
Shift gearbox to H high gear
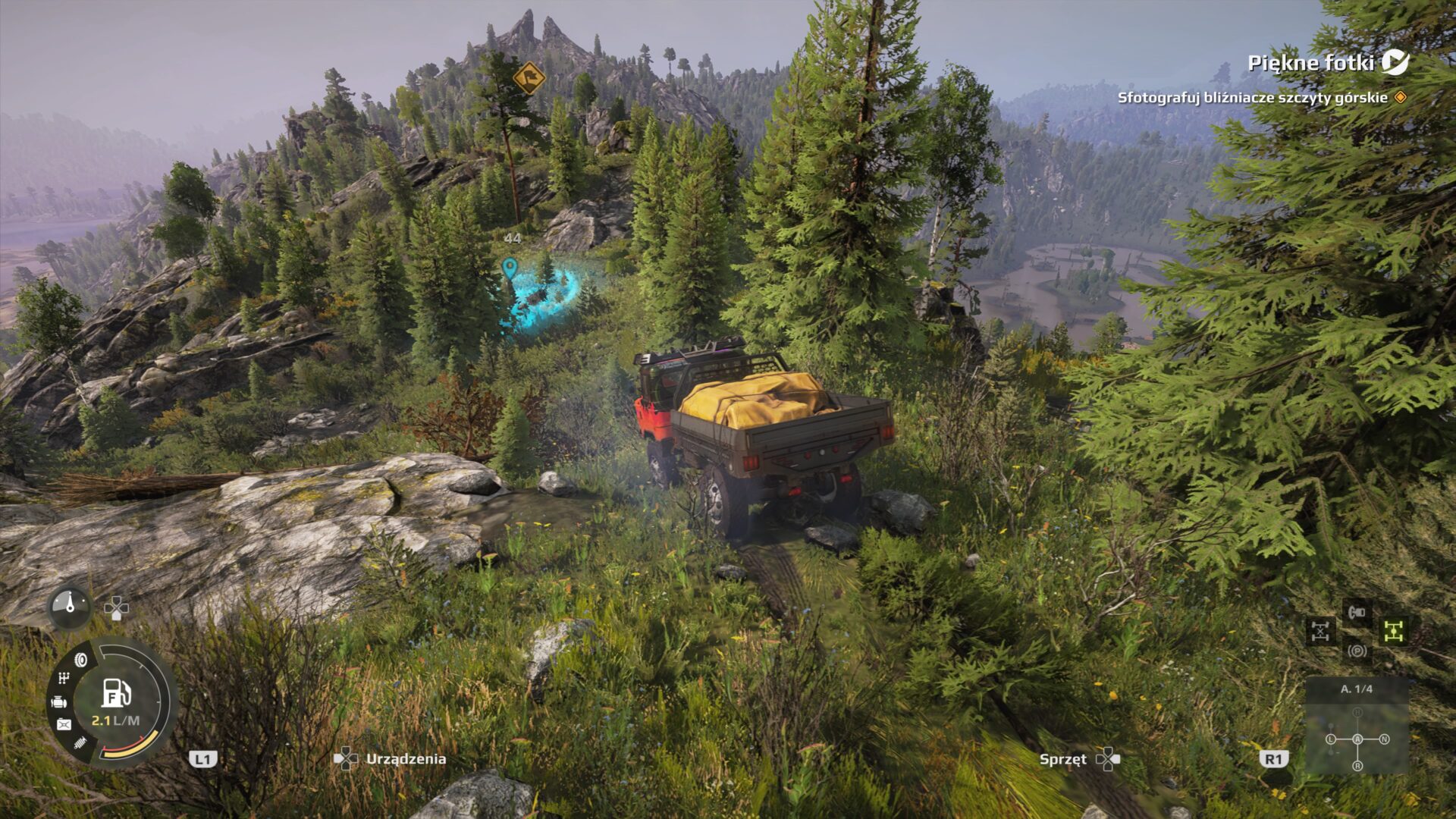click(1357, 712)
